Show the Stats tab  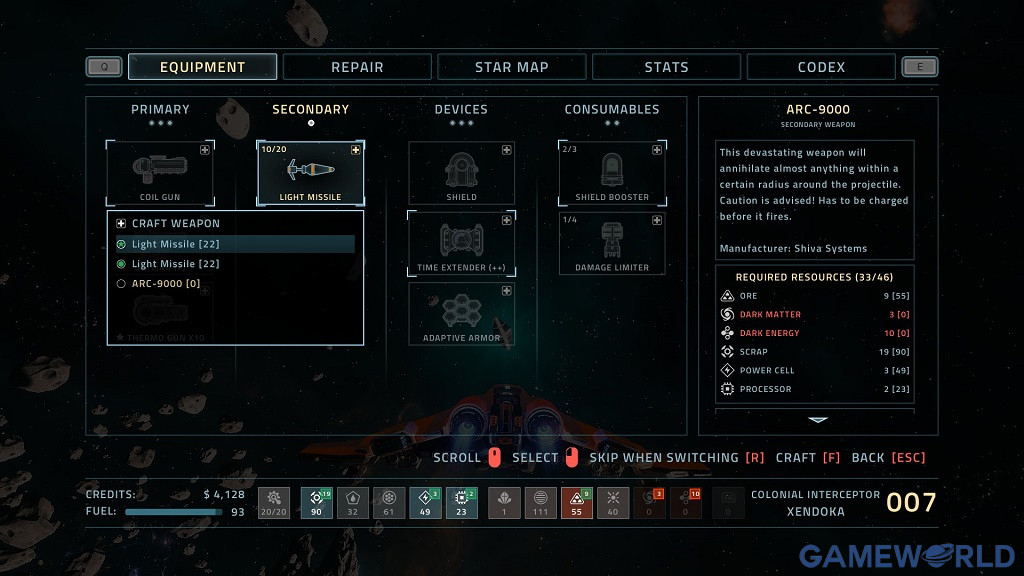coord(666,67)
